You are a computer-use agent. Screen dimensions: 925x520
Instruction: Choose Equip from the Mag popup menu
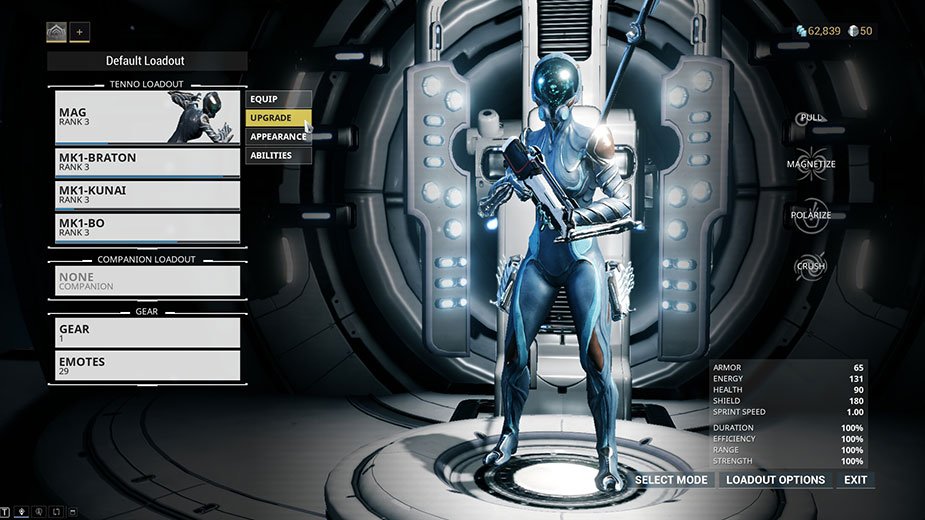[278, 99]
